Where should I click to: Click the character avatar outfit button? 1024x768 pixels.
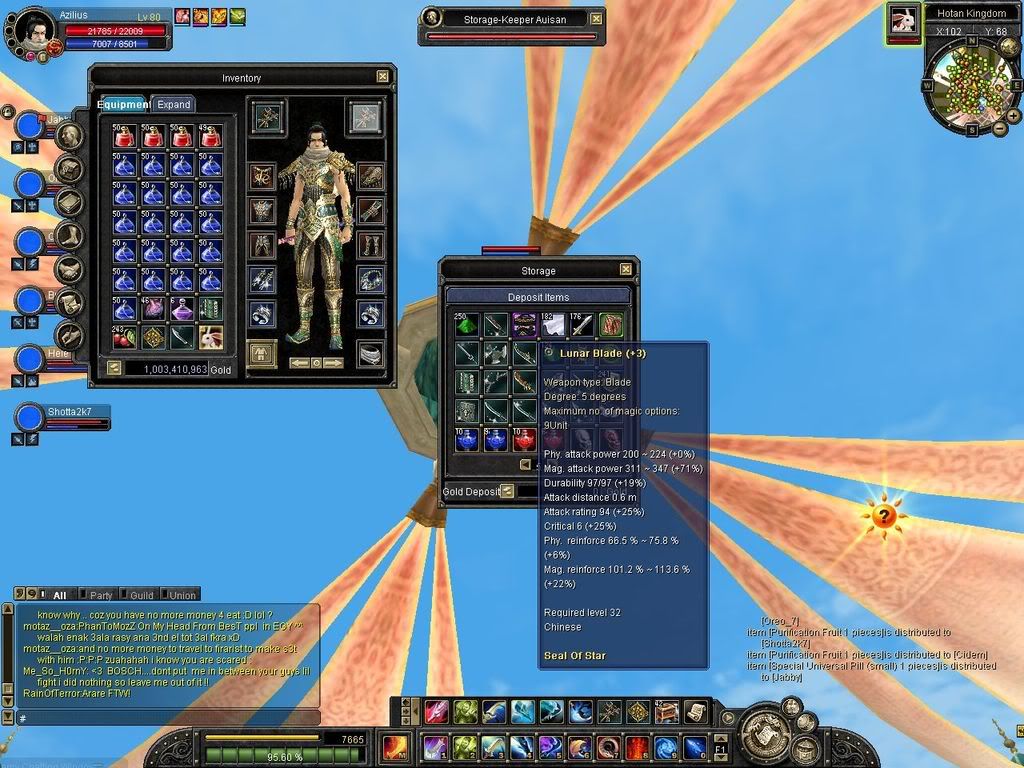click(261, 354)
